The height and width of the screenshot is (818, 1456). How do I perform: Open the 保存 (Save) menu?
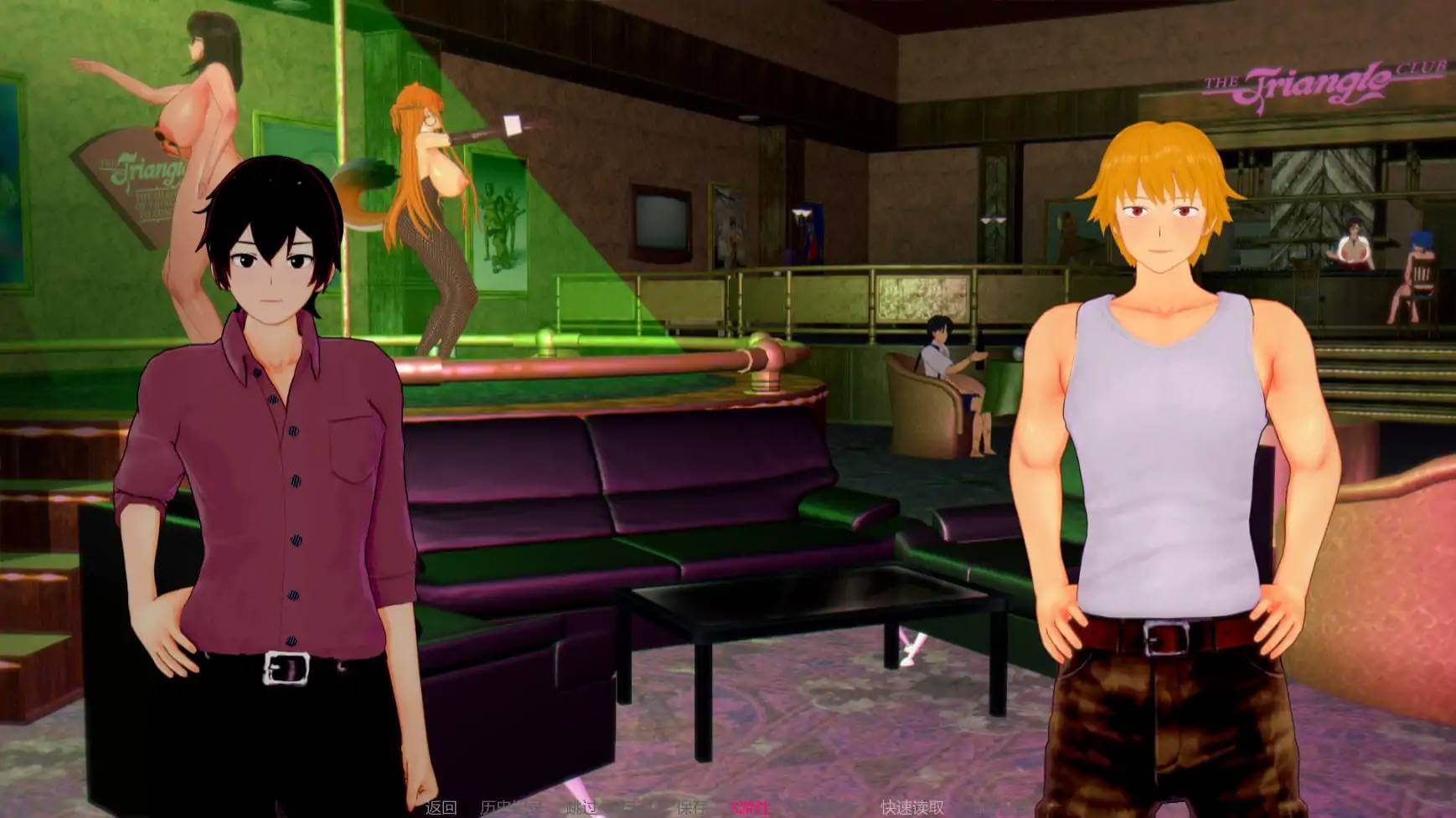point(692,807)
